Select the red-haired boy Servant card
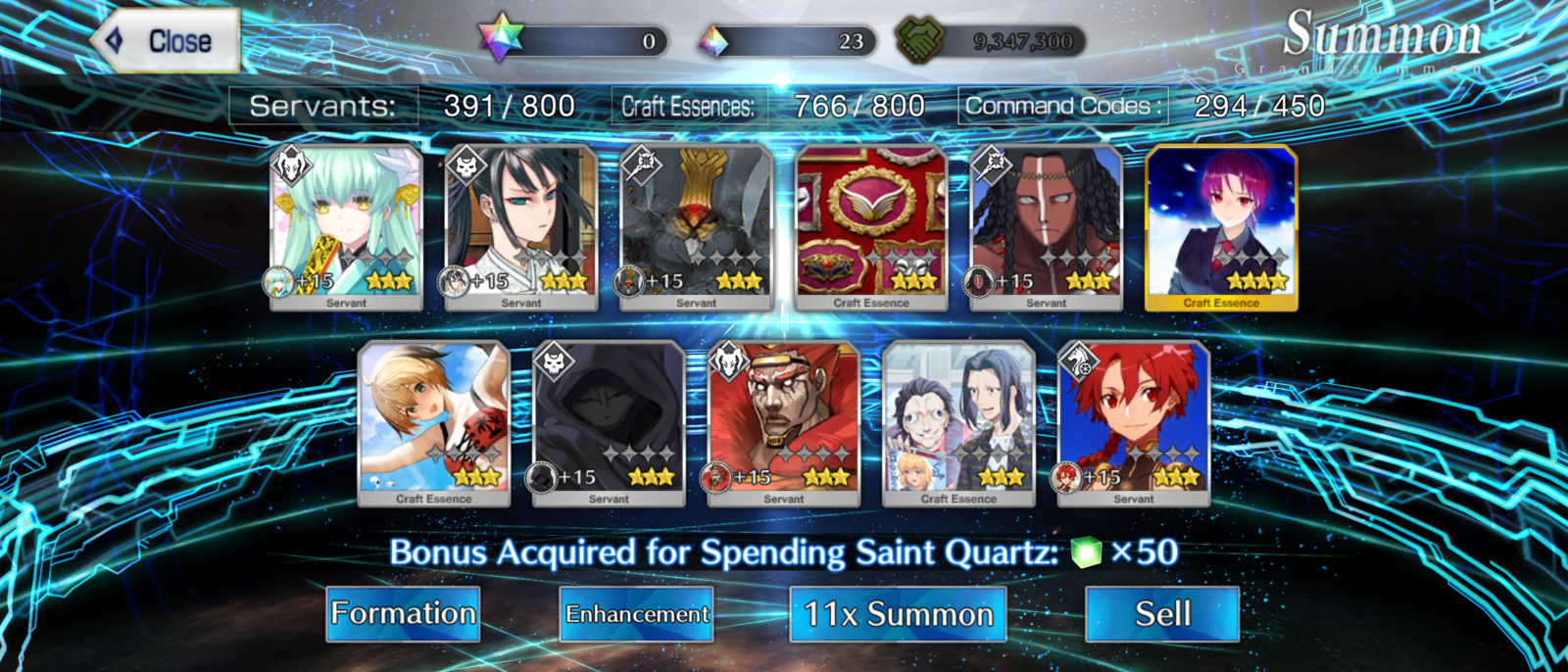This screenshot has width=1568, height=672. (1134, 423)
